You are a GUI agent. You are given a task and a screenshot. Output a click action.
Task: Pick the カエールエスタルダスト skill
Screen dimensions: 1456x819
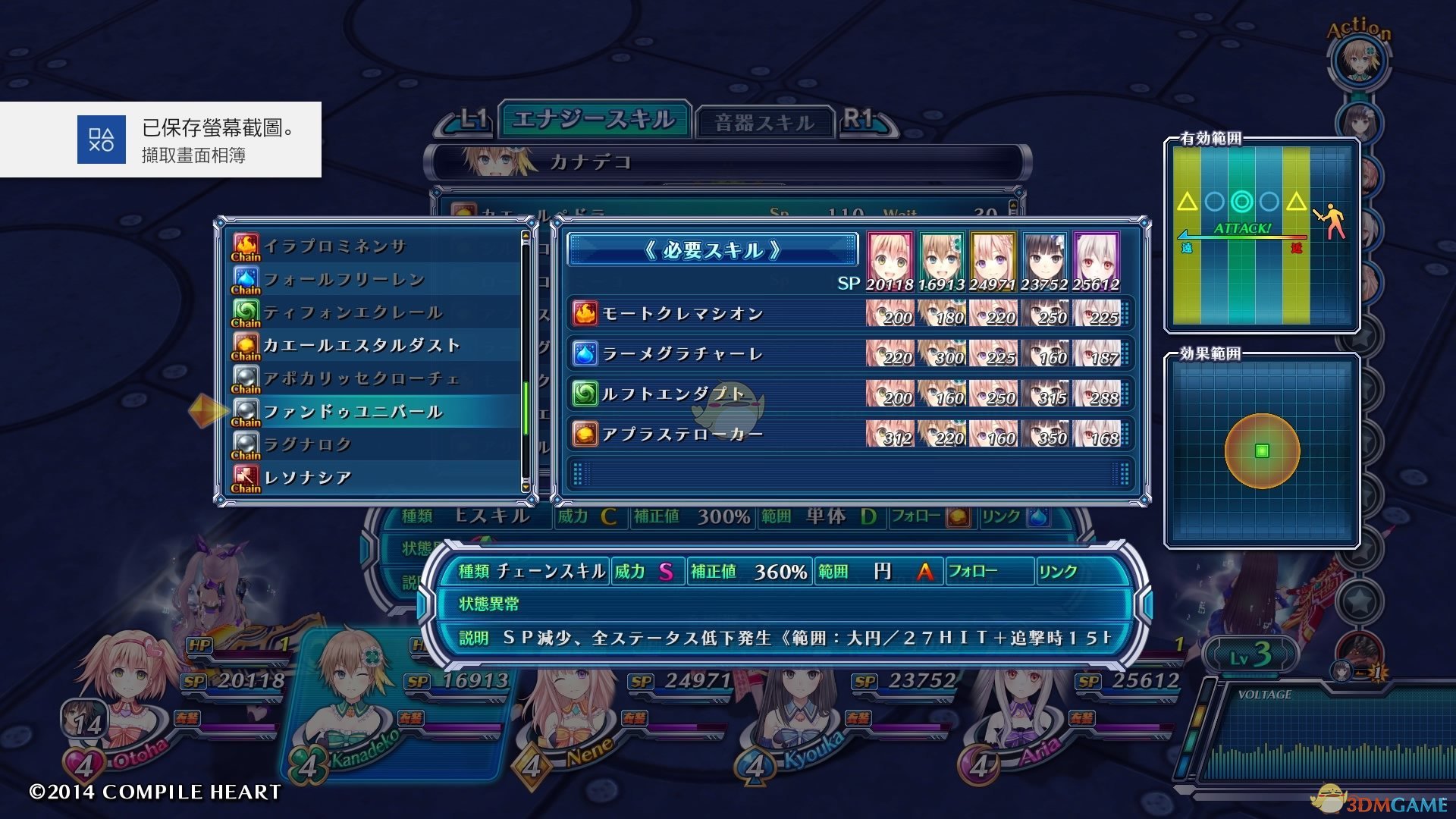coord(362,346)
